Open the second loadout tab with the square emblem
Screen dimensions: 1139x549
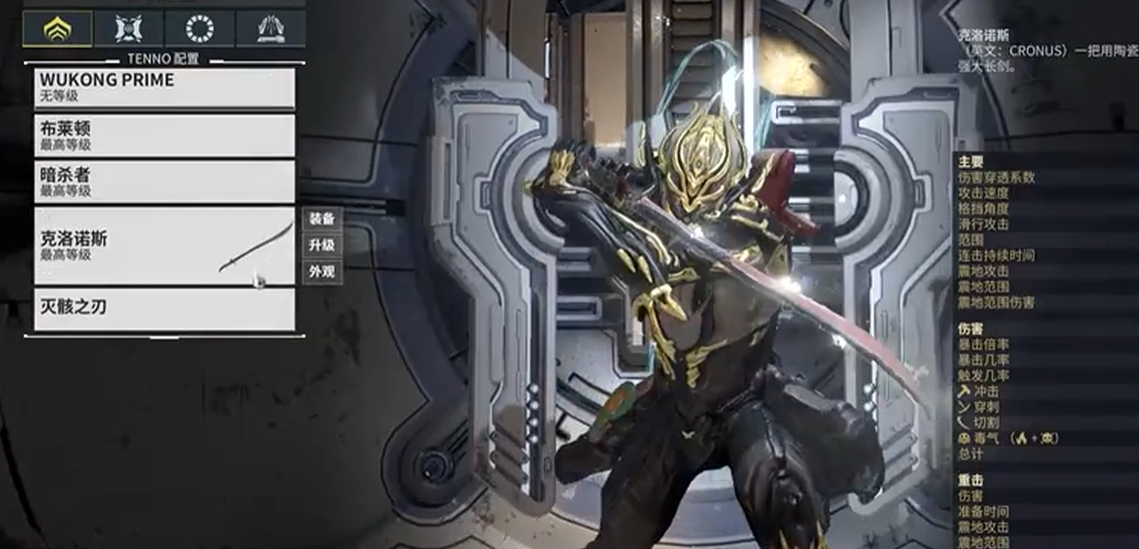point(129,29)
